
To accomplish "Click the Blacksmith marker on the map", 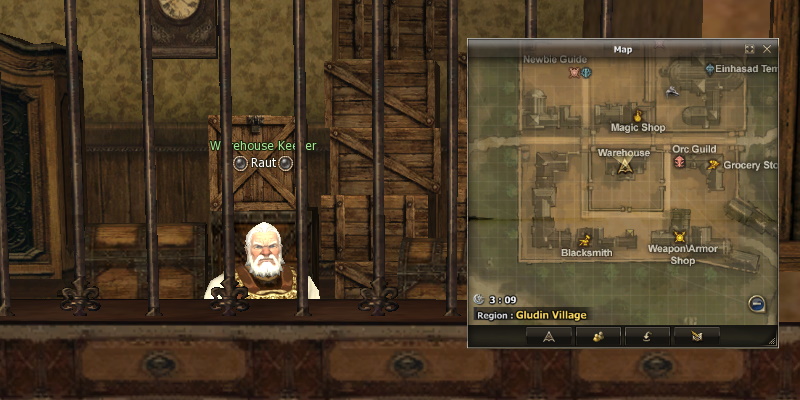I will (x=586, y=238).
